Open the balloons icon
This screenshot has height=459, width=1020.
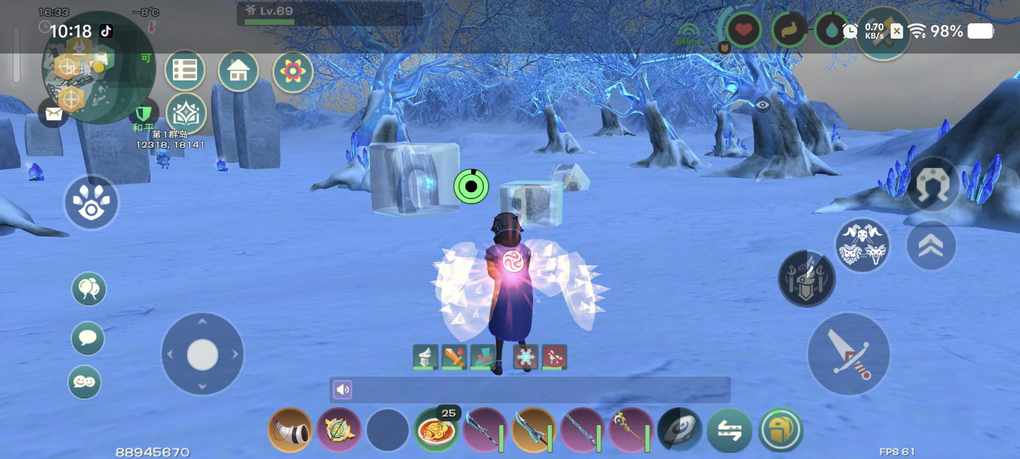click(x=88, y=290)
